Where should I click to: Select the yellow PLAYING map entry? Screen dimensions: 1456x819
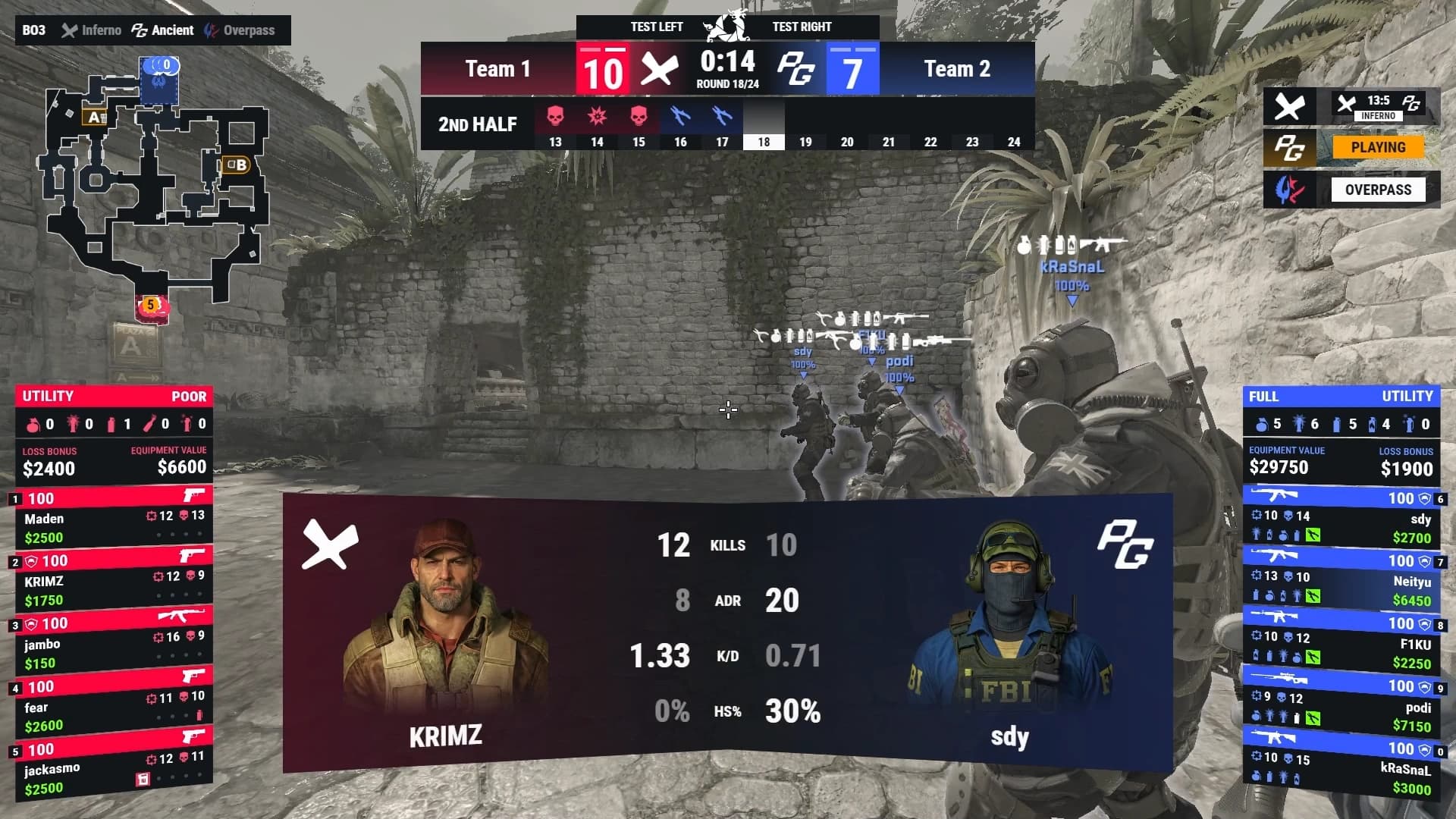click(1377, 147)
